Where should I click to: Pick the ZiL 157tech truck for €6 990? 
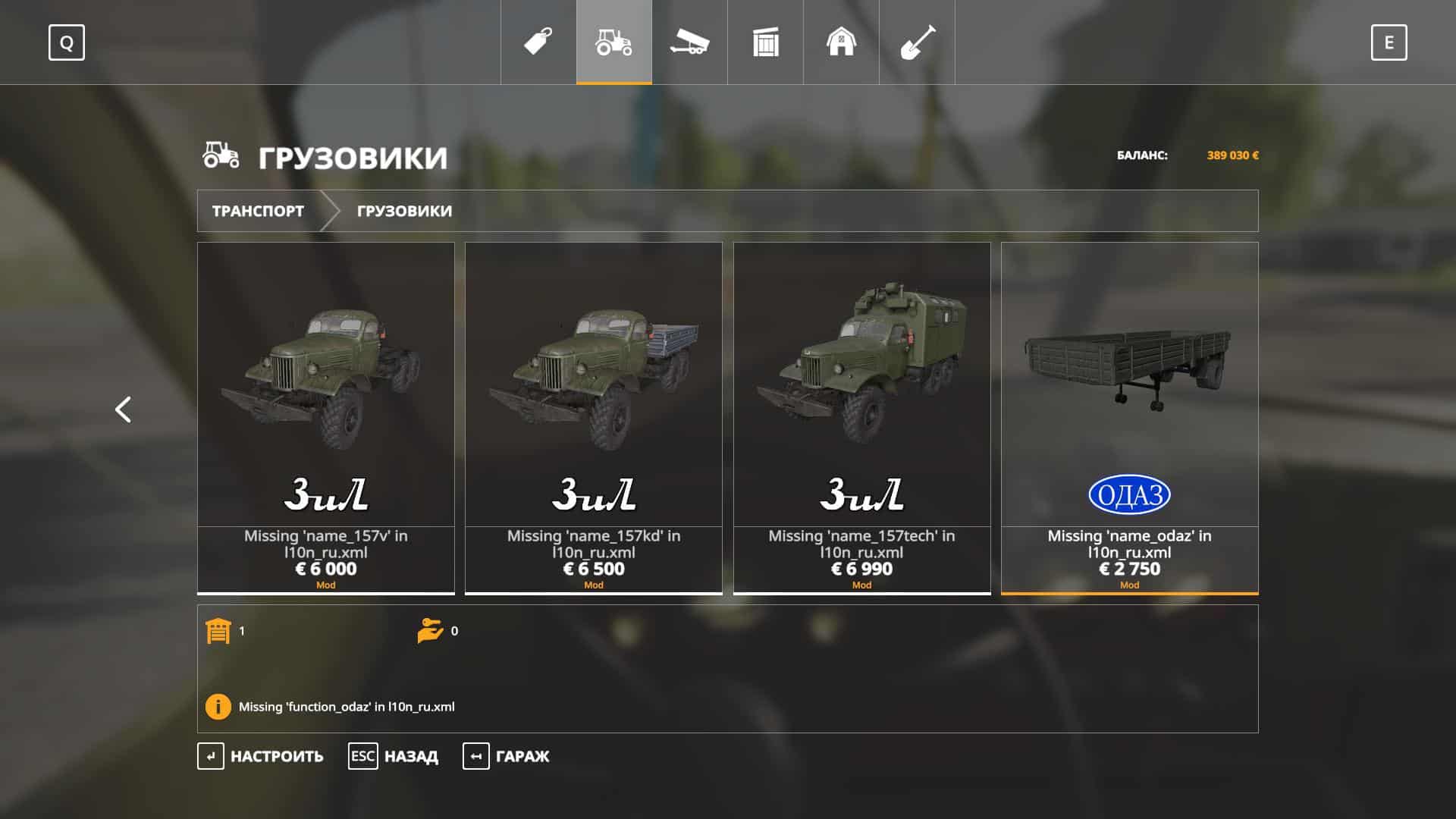(x=861, y=417)
